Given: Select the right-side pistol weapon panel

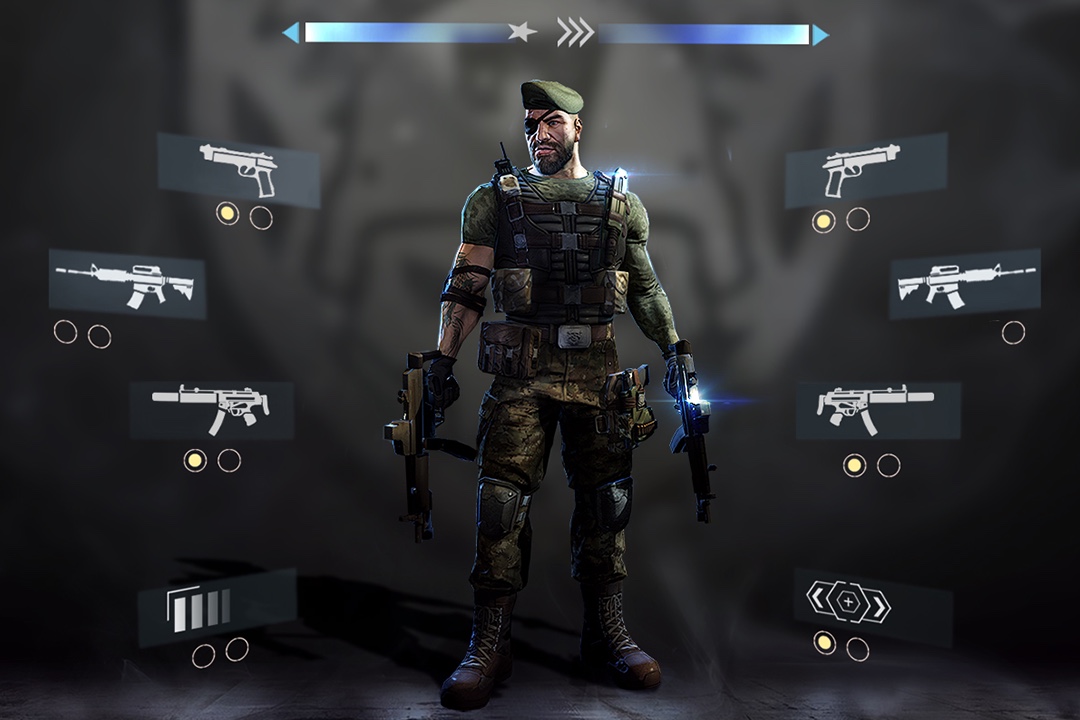Looking at the screenshot, I should (x=865, y=168).
